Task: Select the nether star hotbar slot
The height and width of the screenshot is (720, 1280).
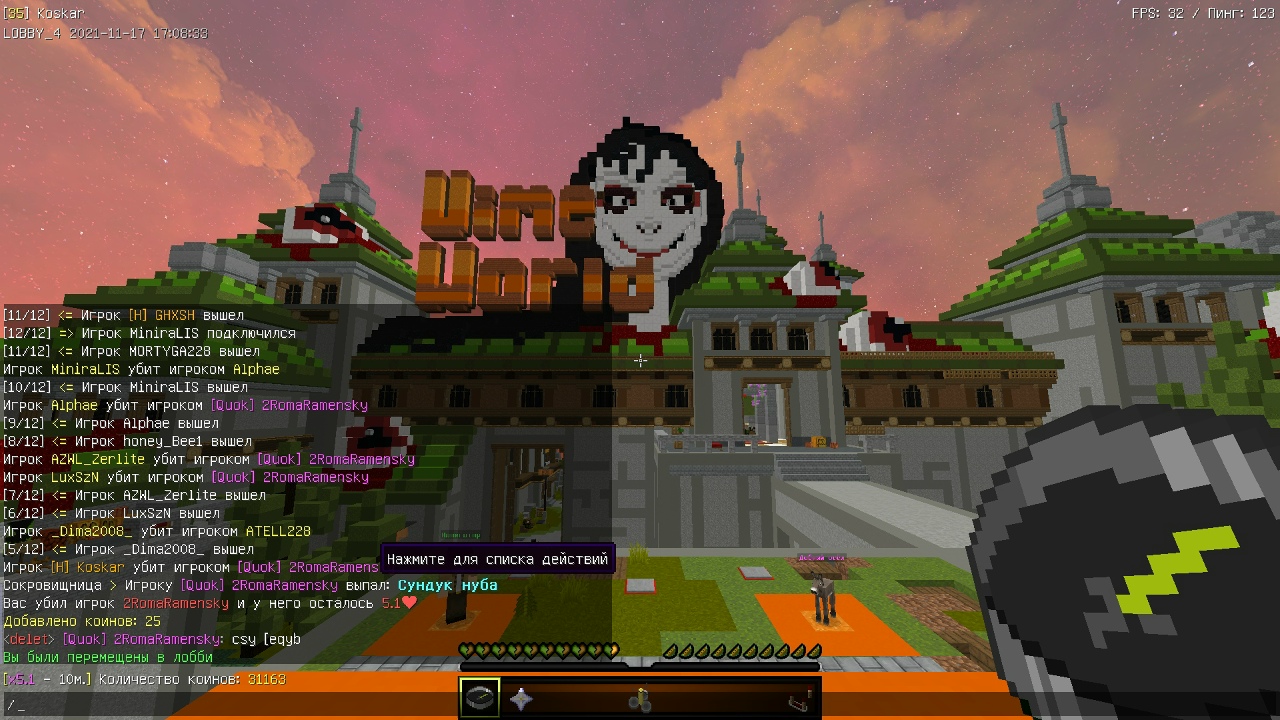Action: click(x=520, y=698)
